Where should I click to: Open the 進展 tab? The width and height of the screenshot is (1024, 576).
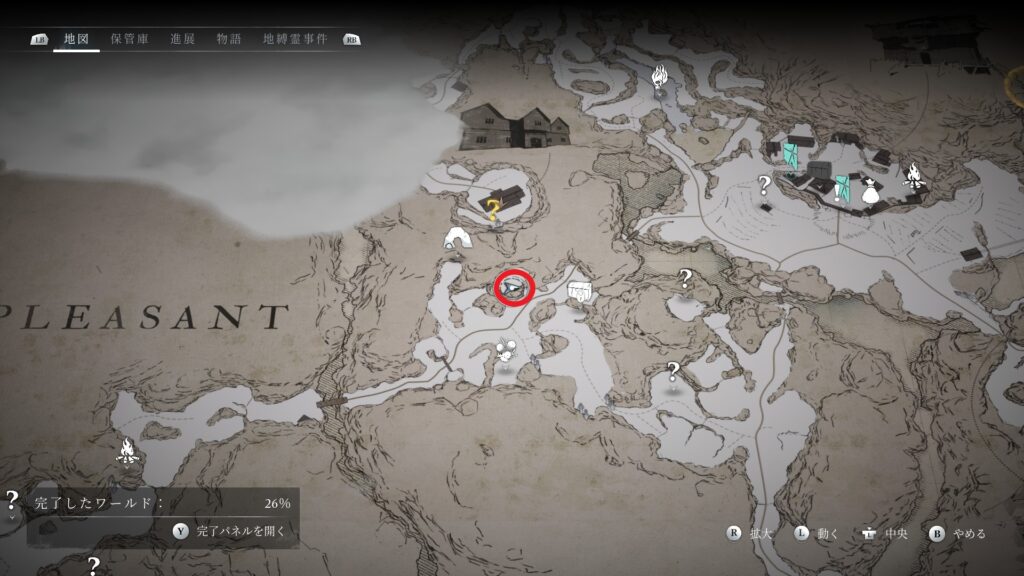pos(183,39)
